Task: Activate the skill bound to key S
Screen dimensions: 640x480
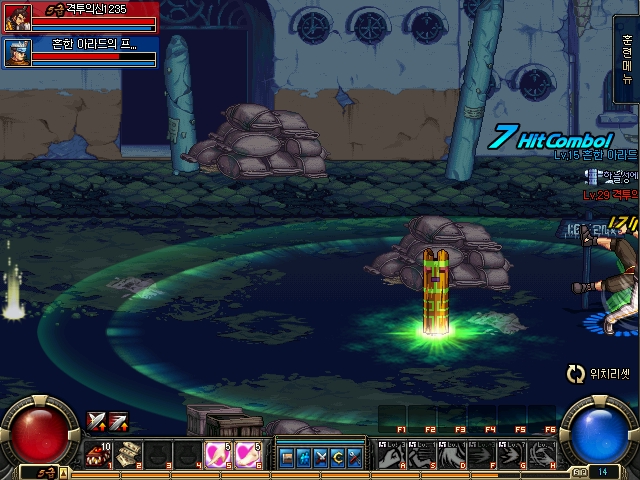Action: click(x=422, y=456)
